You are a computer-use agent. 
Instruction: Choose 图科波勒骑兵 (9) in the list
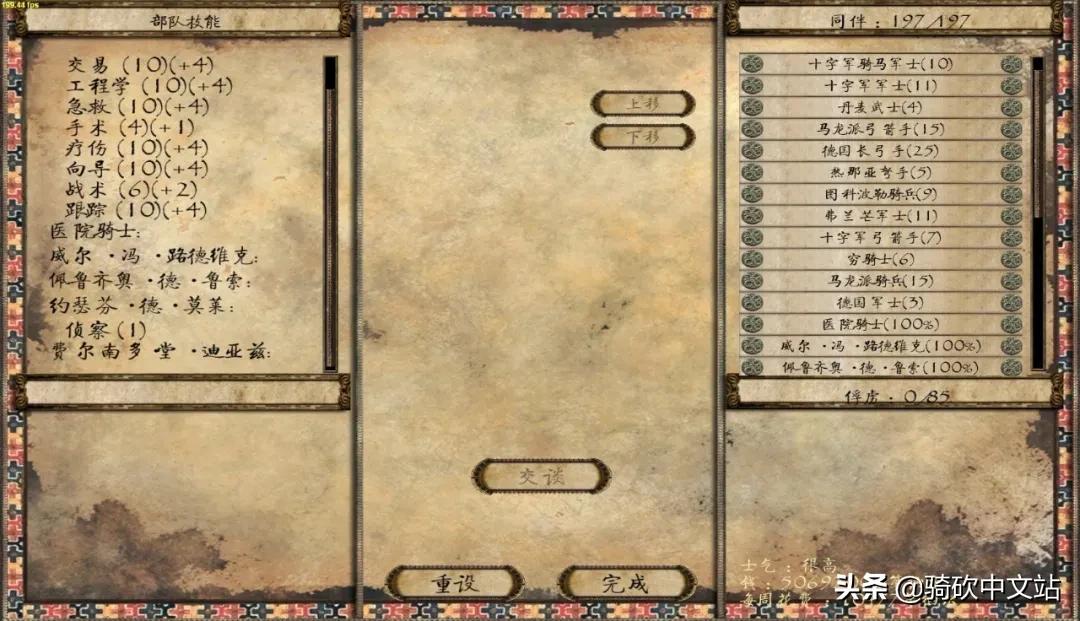click(881, 194)
